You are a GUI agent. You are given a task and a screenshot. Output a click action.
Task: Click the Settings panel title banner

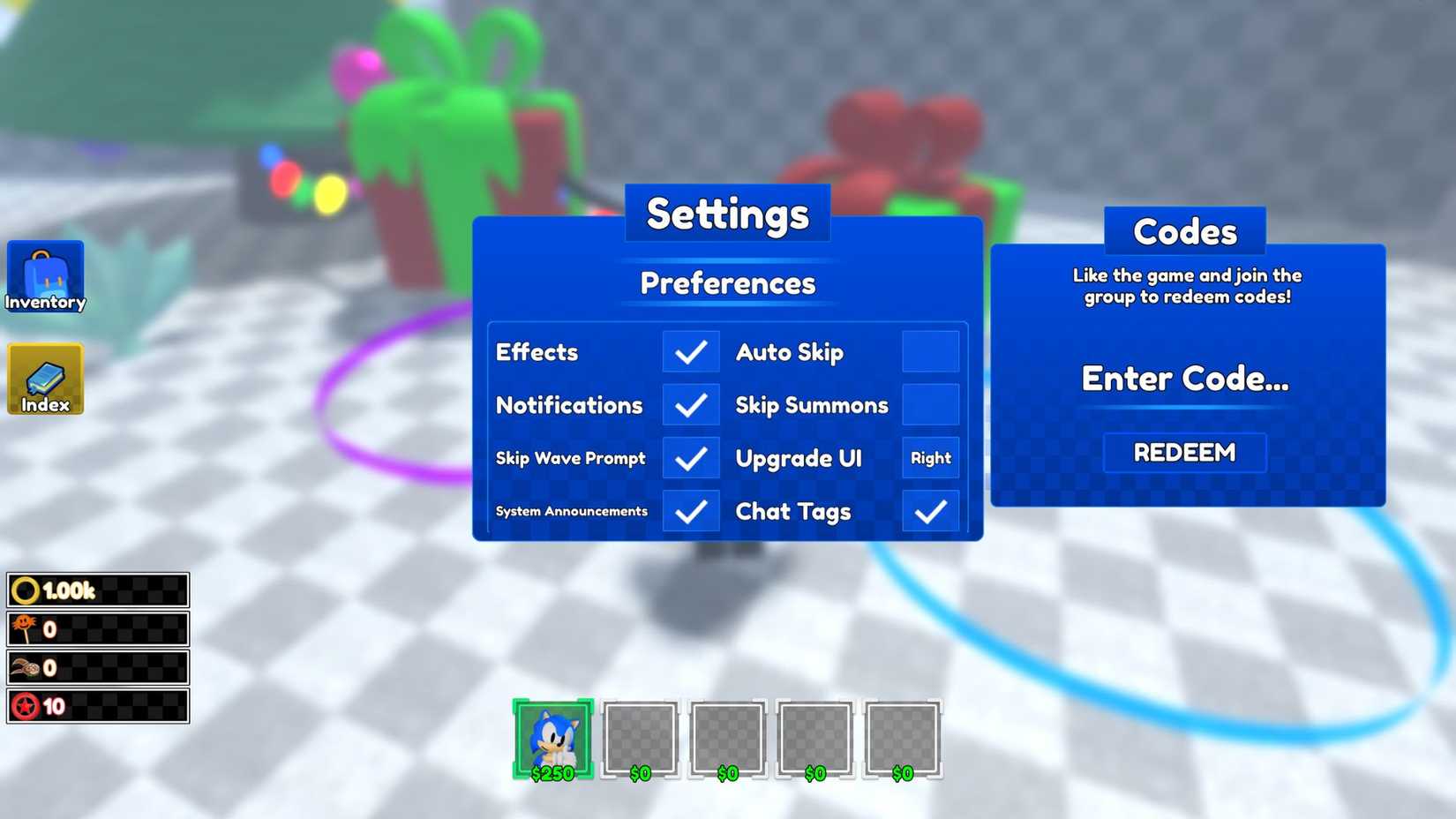(727, 213)
